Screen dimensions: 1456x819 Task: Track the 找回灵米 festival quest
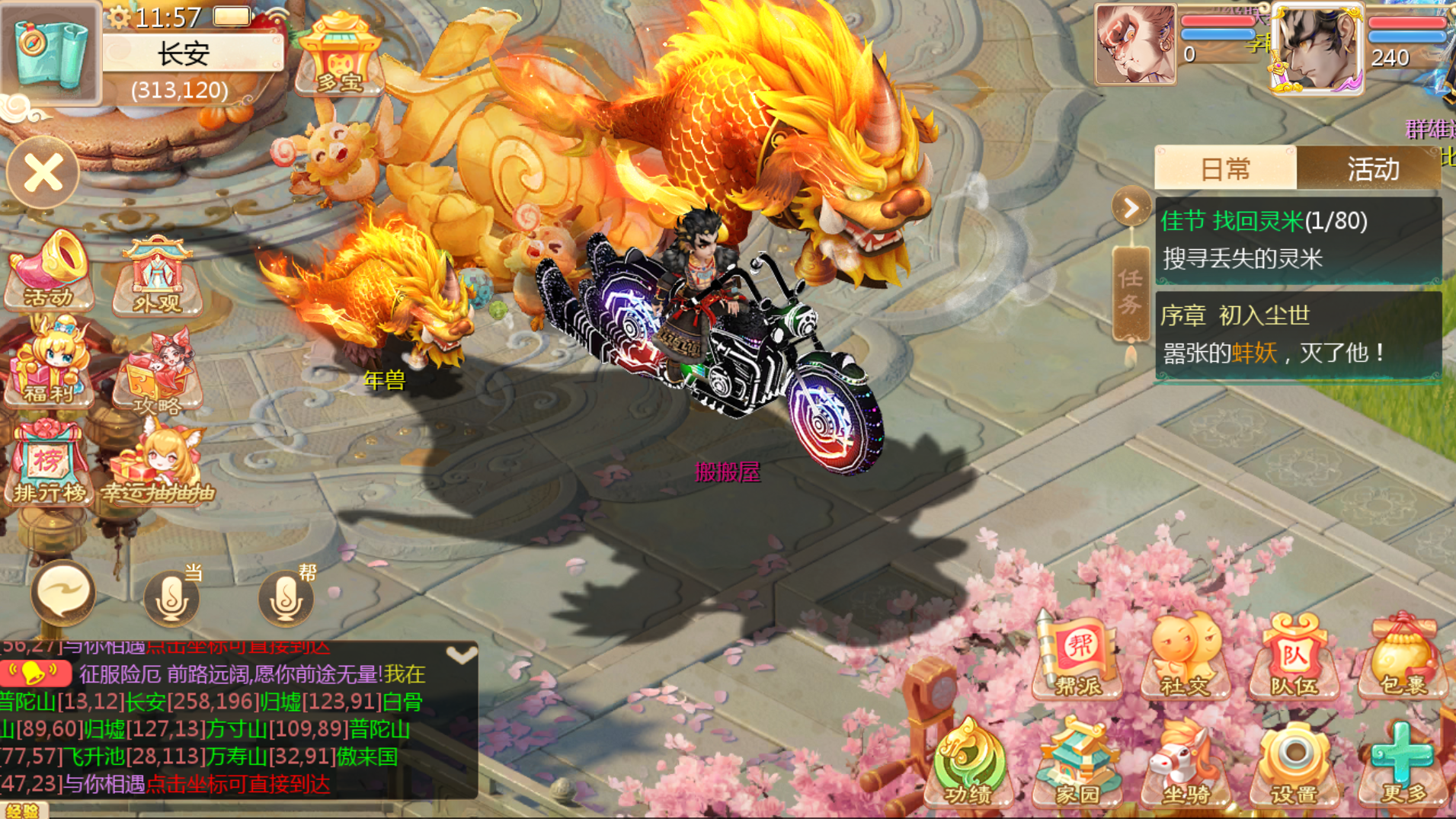coord(1298,239)
